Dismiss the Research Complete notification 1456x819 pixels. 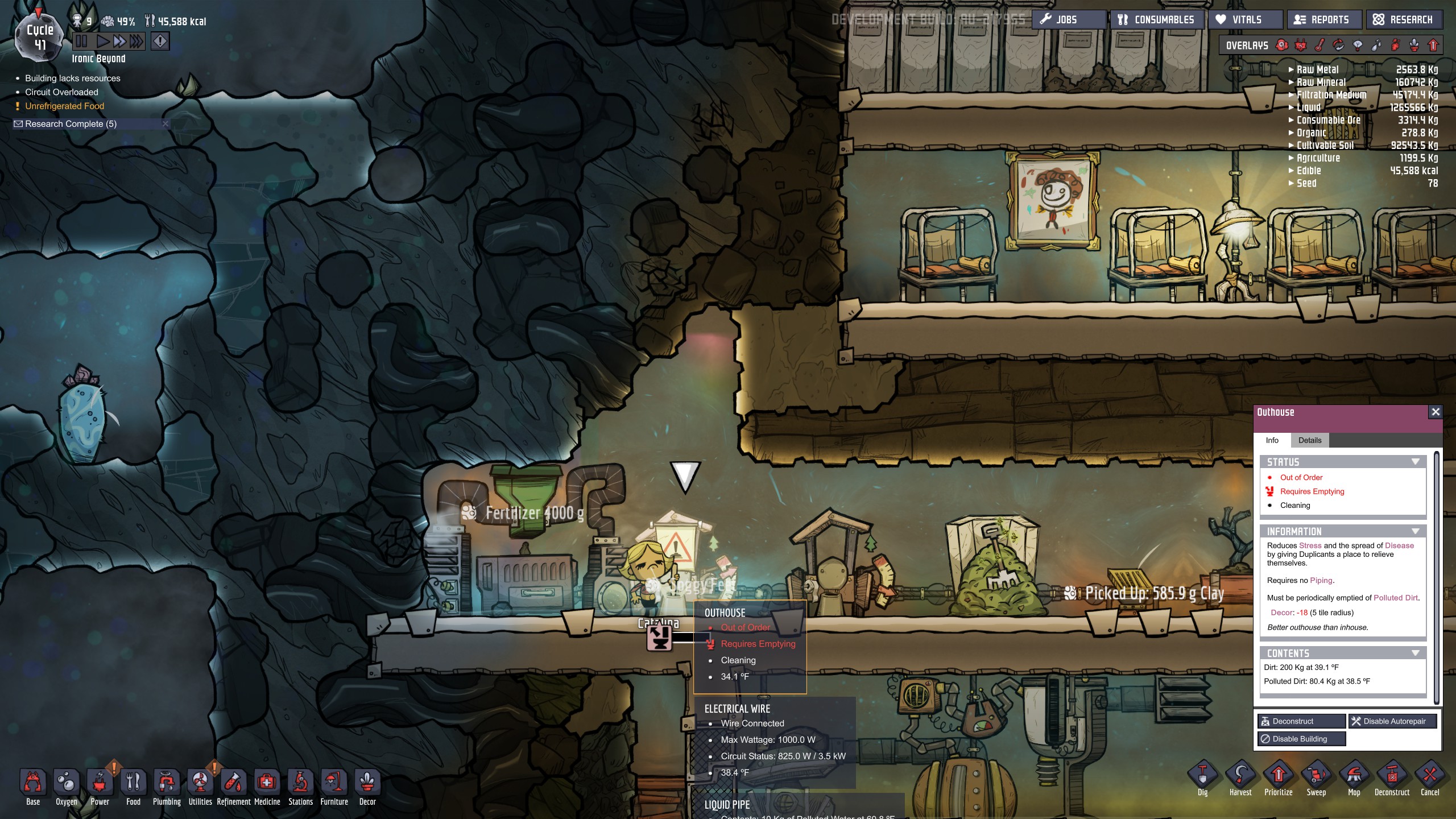[x=164, y=123]
